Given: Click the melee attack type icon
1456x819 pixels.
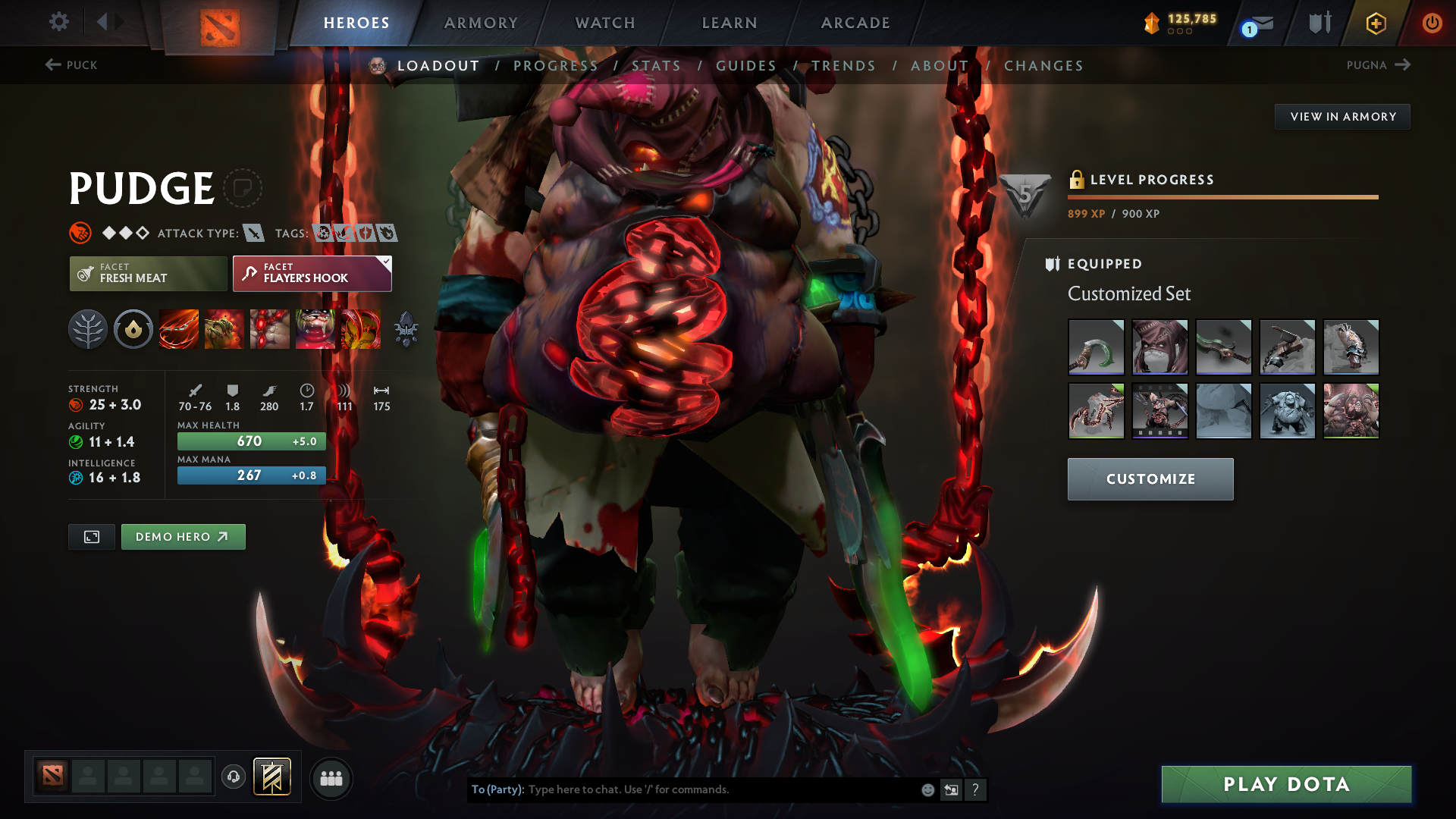Looking at the screenshot, I should (253, 234).
